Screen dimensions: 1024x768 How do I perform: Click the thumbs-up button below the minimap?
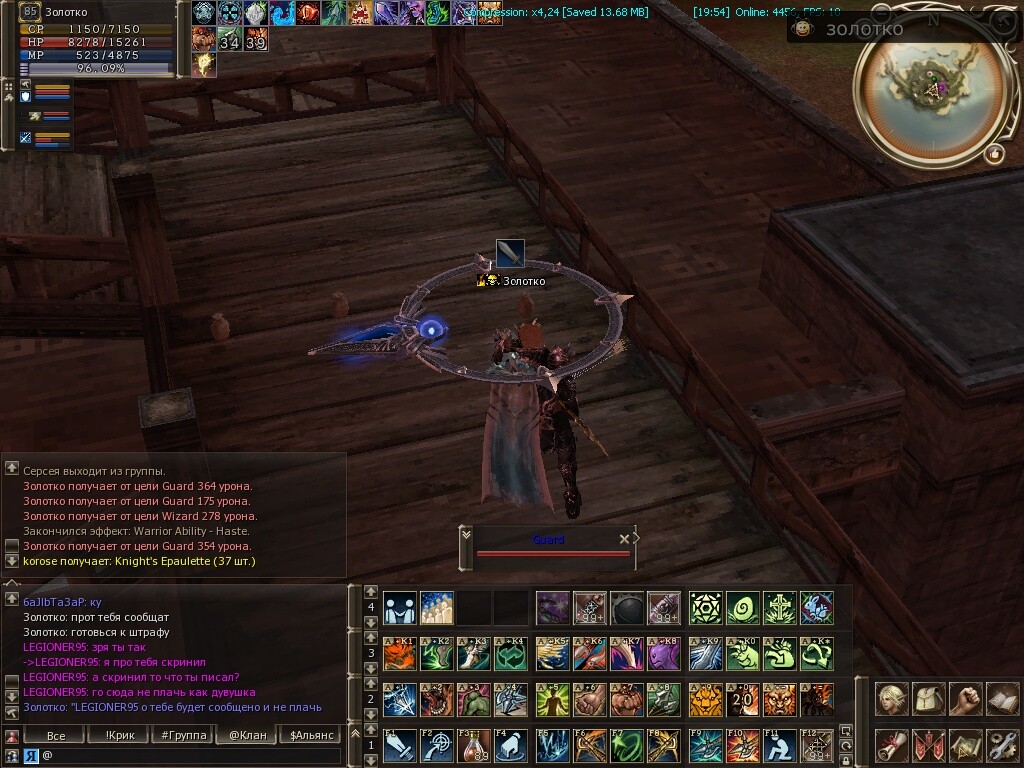tap(994, 154)
